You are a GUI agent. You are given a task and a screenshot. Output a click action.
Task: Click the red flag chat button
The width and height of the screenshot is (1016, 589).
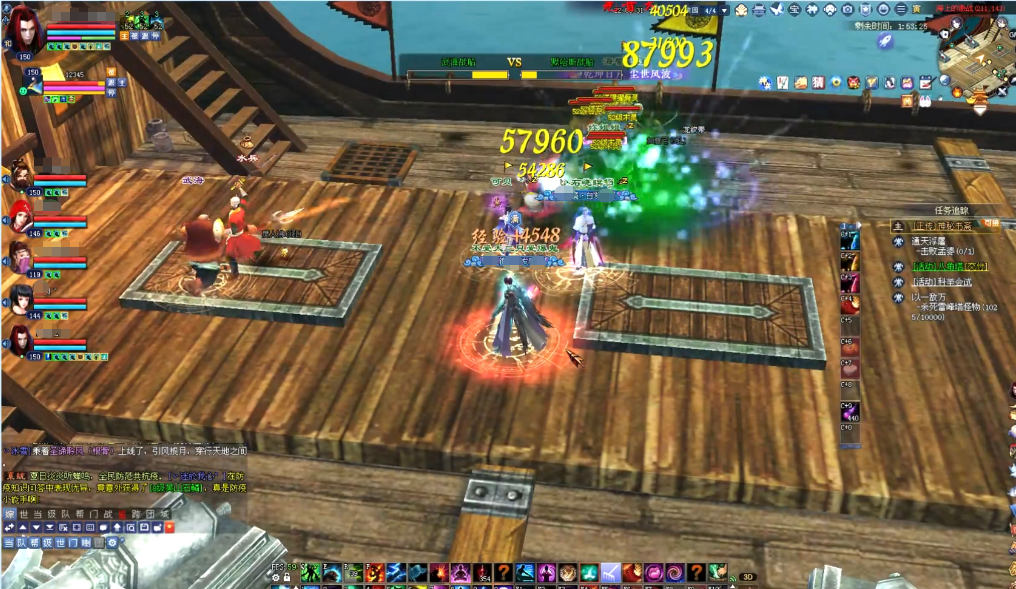pyautogui.click(x=169, y=526)
